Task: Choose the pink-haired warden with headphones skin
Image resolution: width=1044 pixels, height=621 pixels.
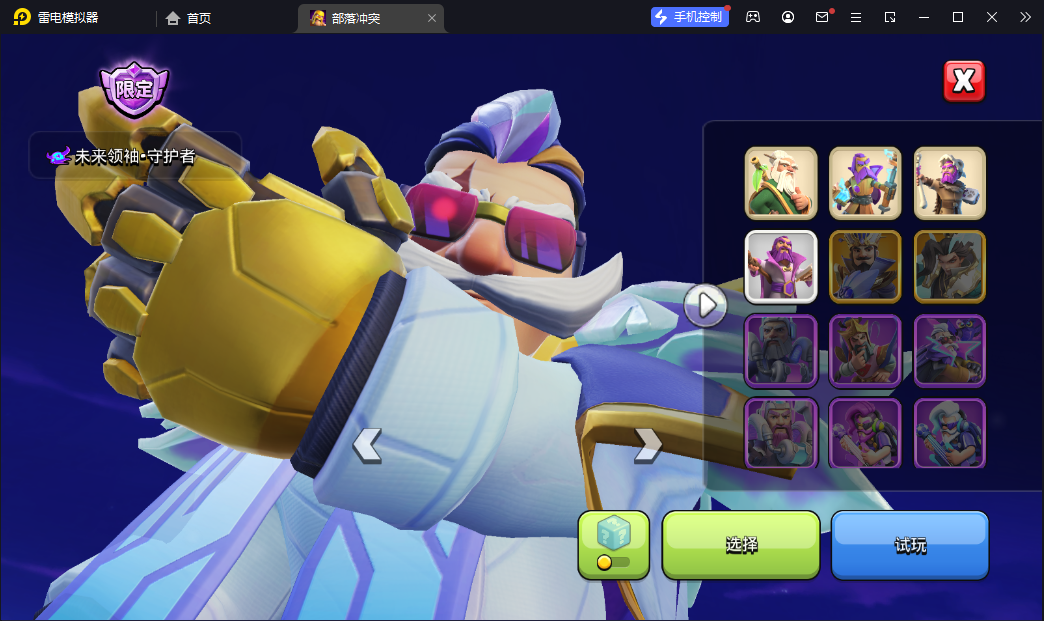Action: coord(865,434)
